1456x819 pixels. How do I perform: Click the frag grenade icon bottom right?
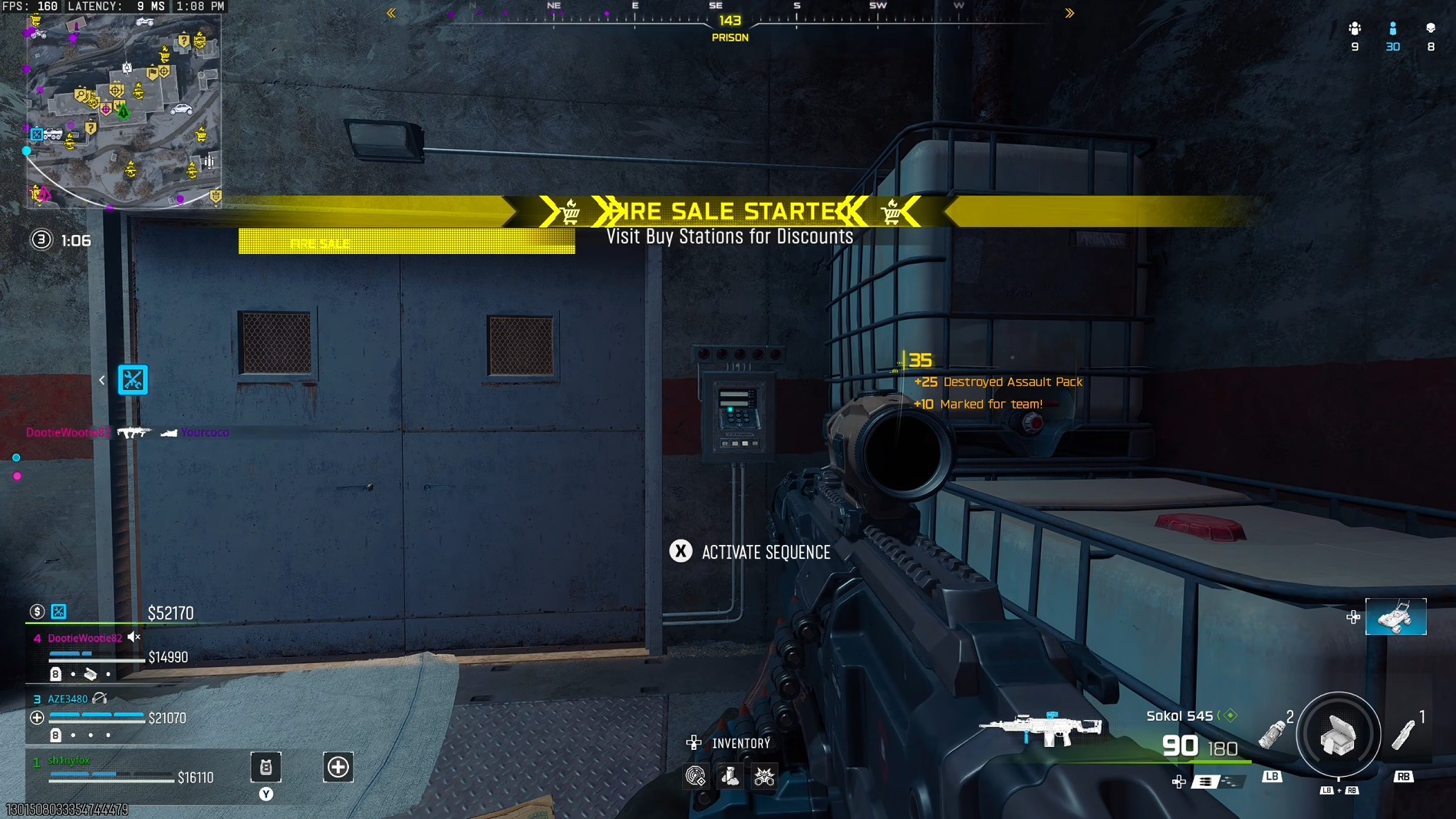click(1271, 734)
